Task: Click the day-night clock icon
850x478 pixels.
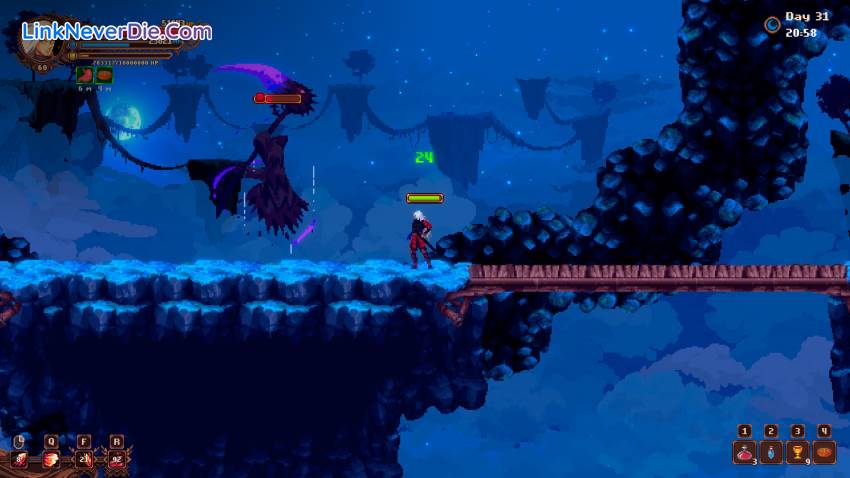Action: (x=772, y=25)
